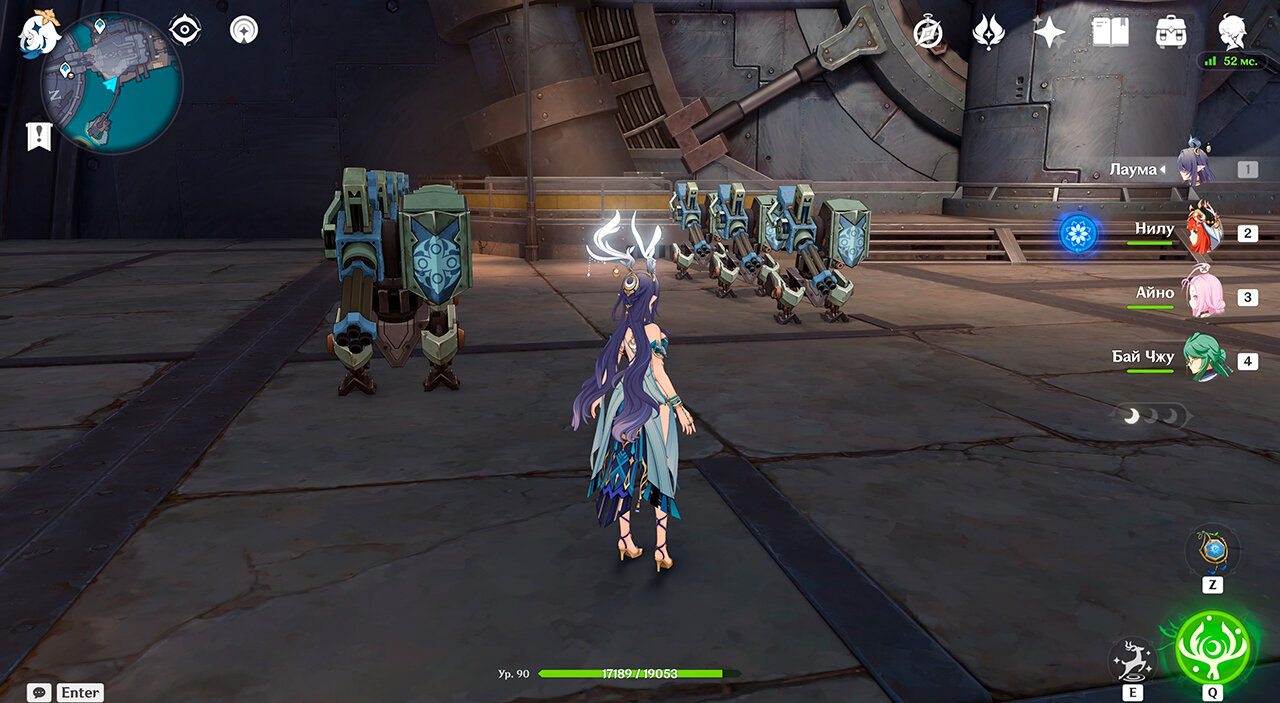Unleash the green elemental burst
Viewport: 1280px width, 703px height.
coord(1214,648)
